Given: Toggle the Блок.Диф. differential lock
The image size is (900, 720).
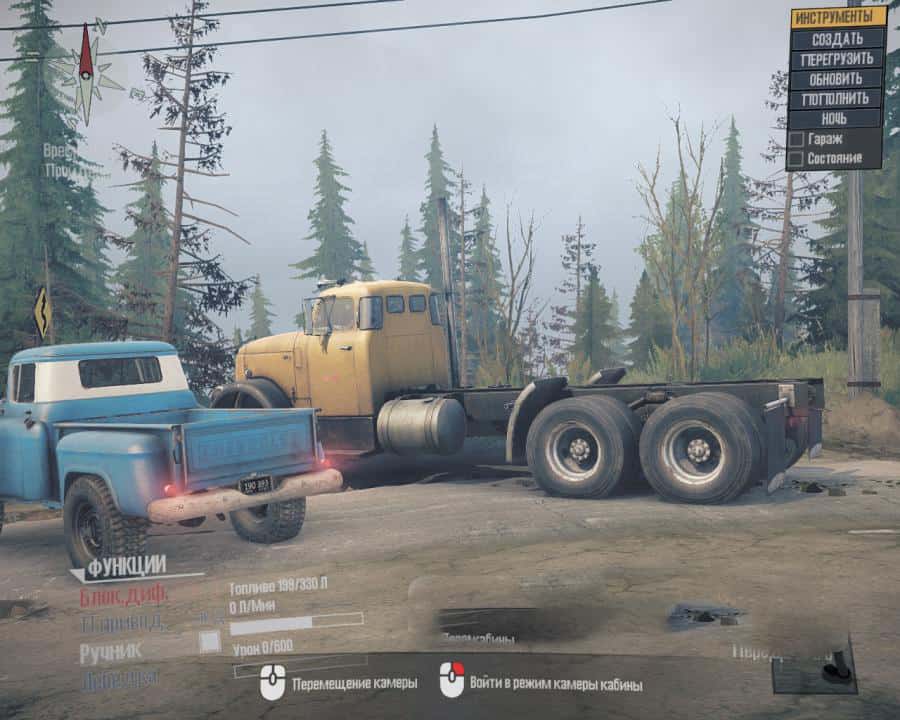Looking at the screenshot, I should pyautogui.click(x=124, y=595).
